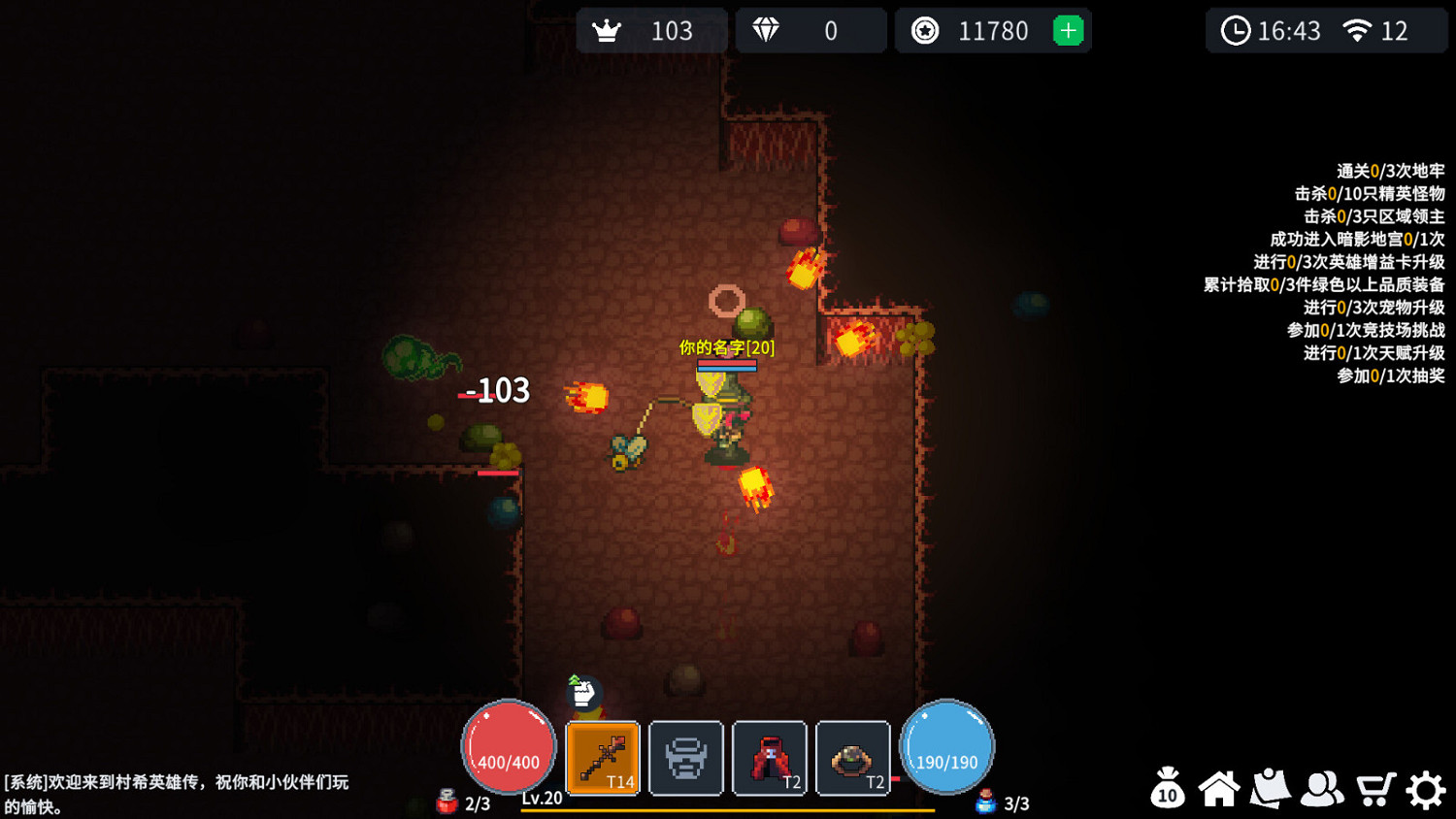Open the gear settings menu
Screen dimensions: 1456x819
tap(1426, 790)
